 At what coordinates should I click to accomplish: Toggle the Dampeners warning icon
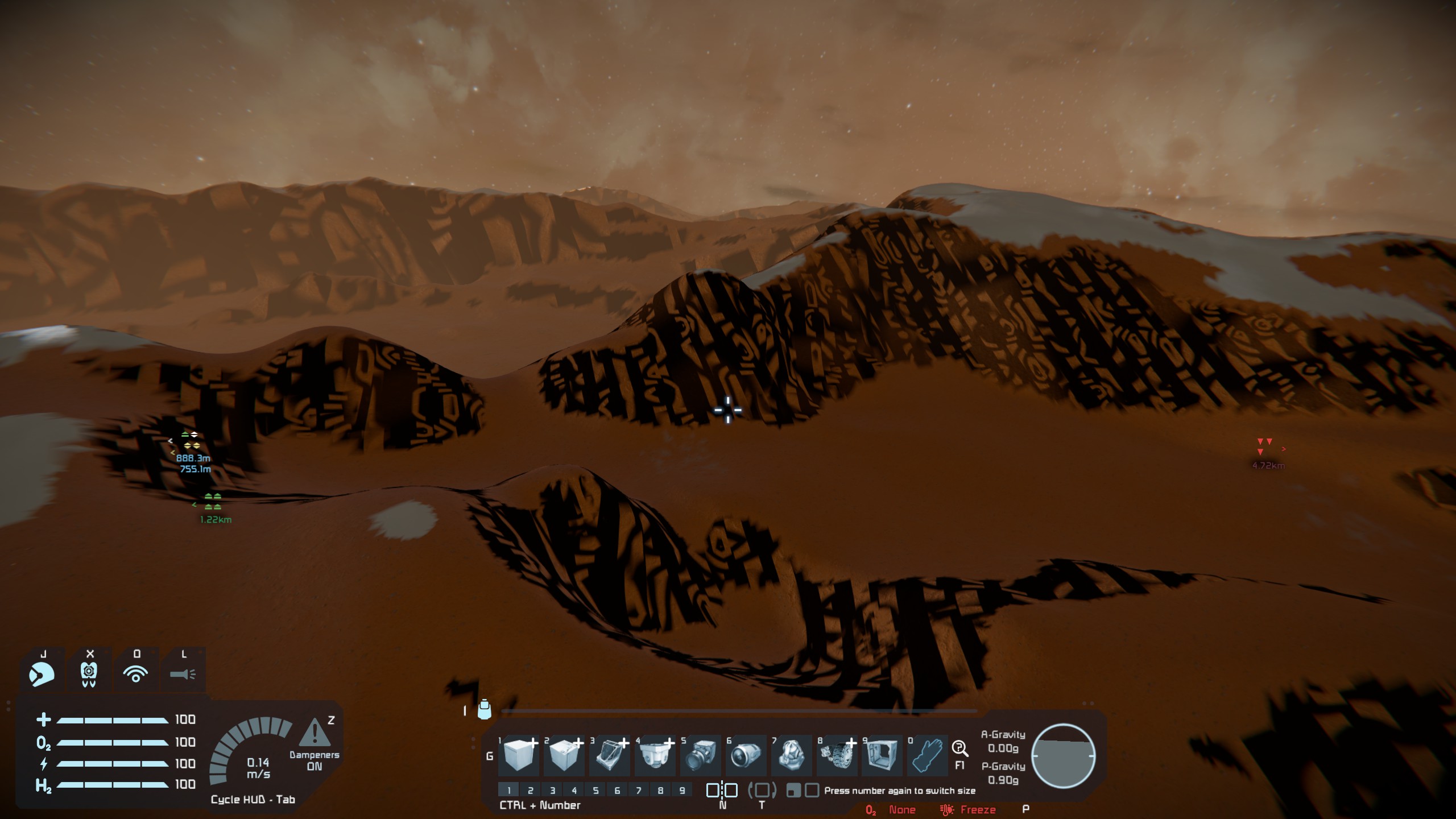point(314,733)
